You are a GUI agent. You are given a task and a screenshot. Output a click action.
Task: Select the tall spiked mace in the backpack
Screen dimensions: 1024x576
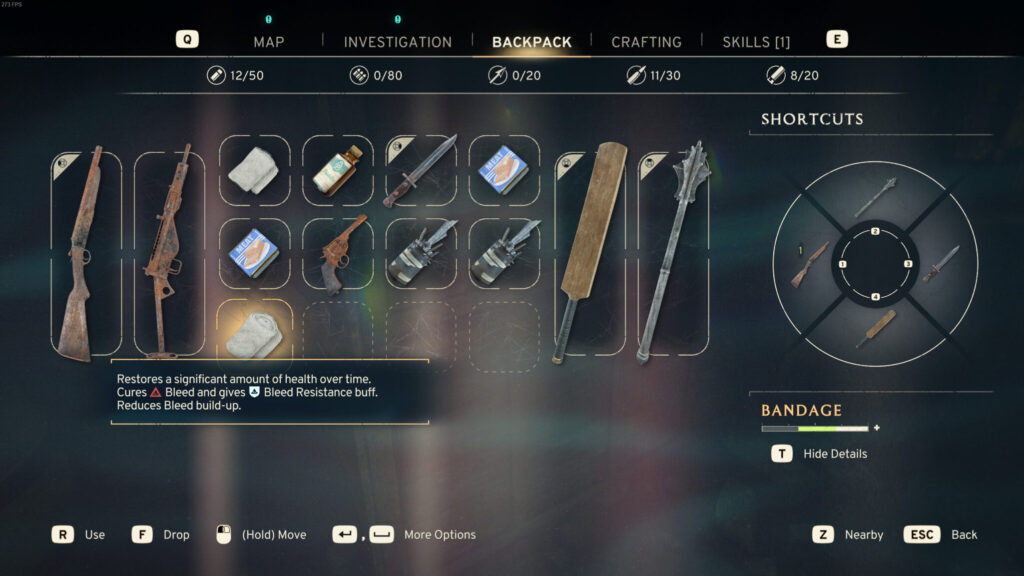(674, 253)
